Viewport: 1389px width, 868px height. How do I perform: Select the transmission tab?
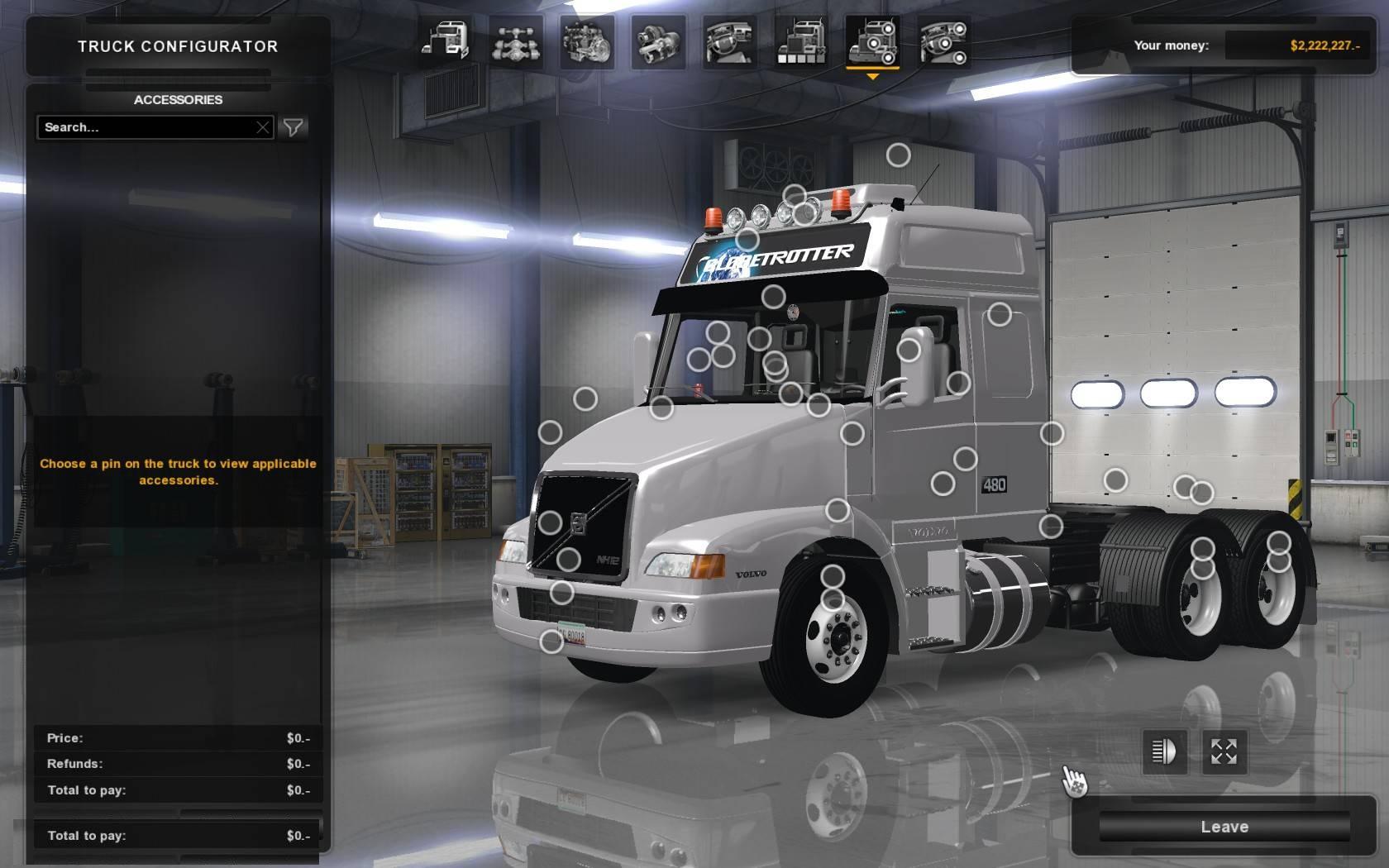pyautogui.click(x=658, y=41)
